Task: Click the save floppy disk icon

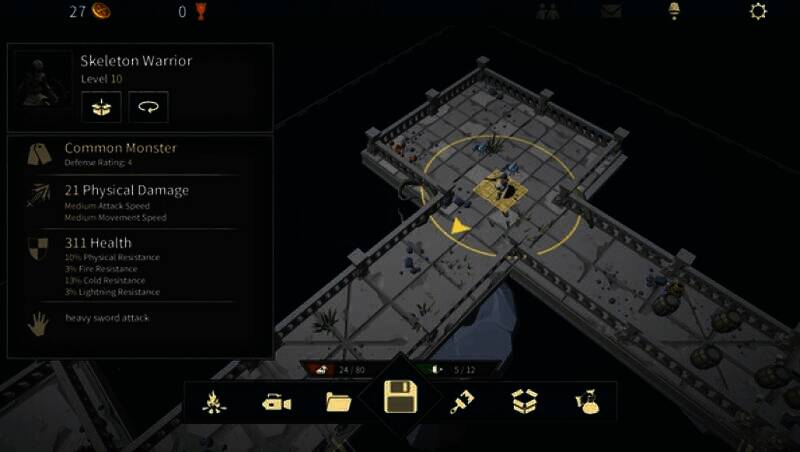Action: pyautogui.click(x=400, y=401)
